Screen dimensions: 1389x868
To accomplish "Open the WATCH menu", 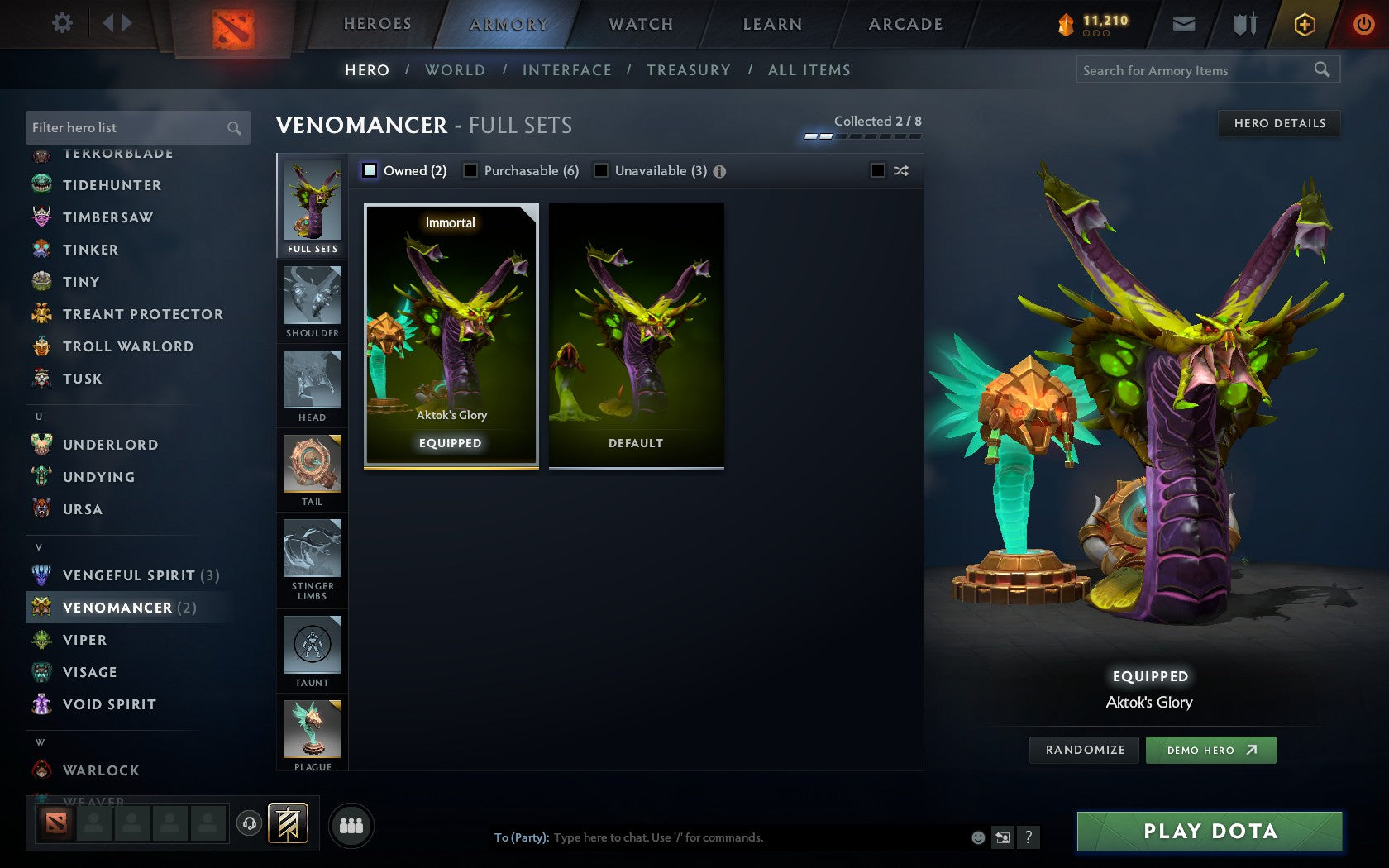I will coord(641,24).
